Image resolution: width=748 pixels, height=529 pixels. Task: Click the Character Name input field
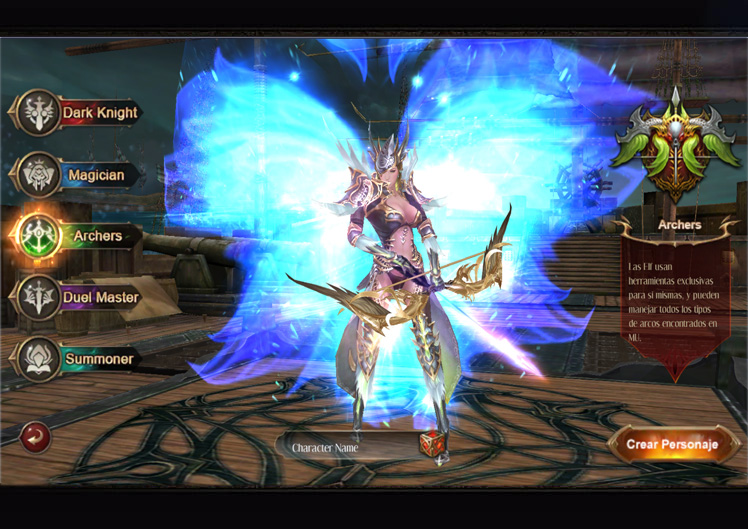[345, 447]
